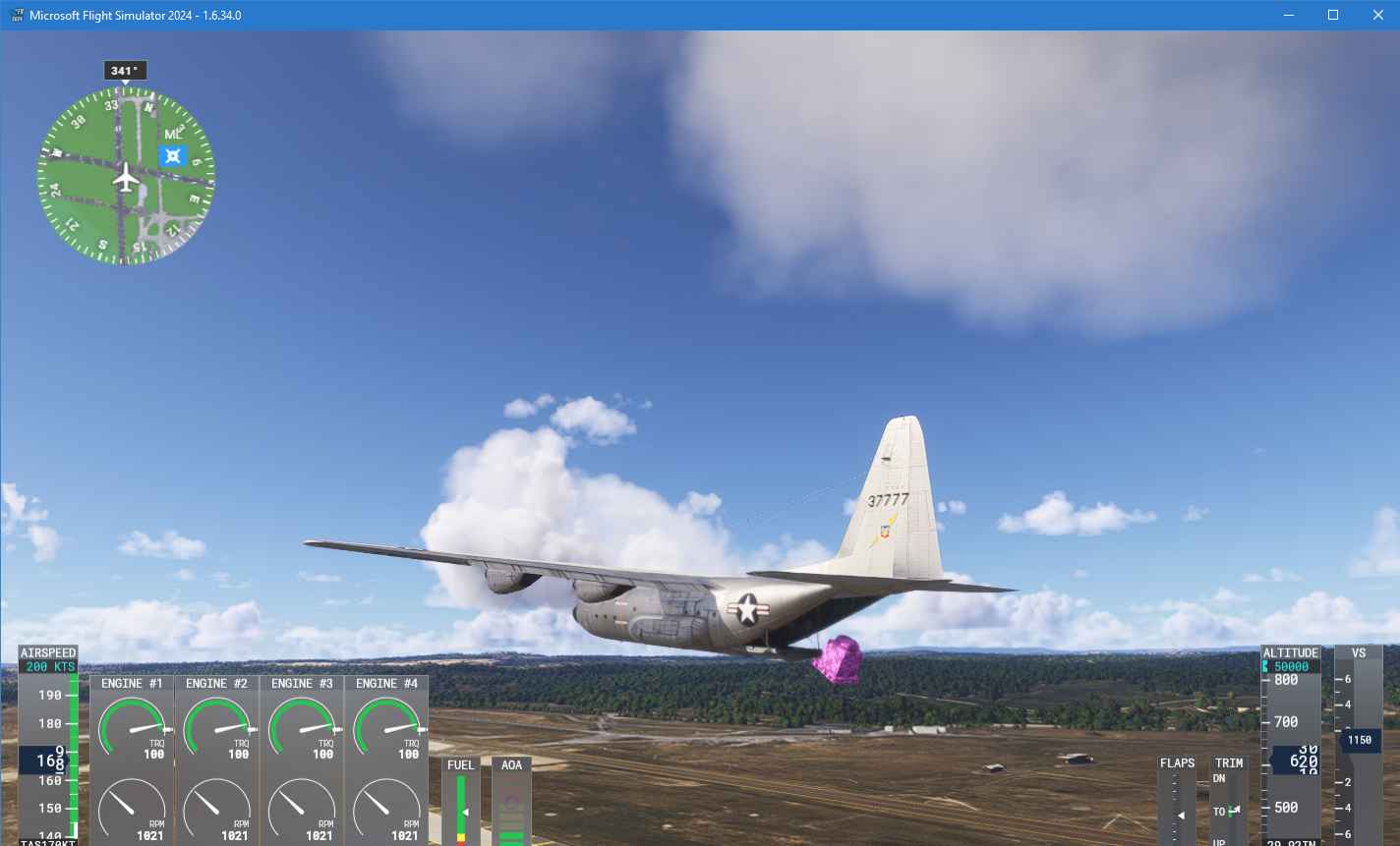The width and height of the screenshot is (1400, 846).
Task: Toggle the 341 degree heading readout
Action: coord(125,70)
